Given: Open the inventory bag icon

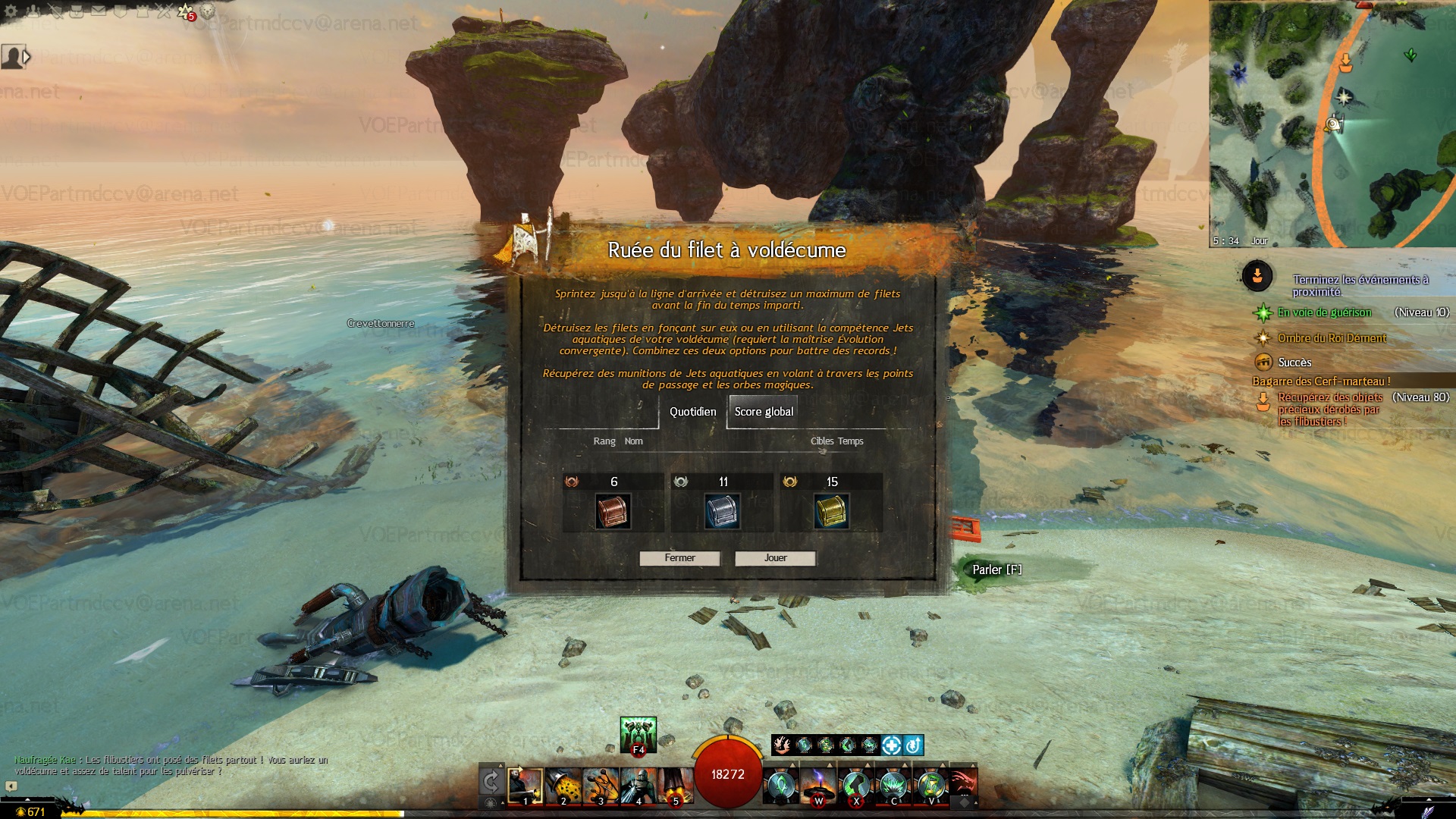Looking at the screenshot, I should pos(77,11).
